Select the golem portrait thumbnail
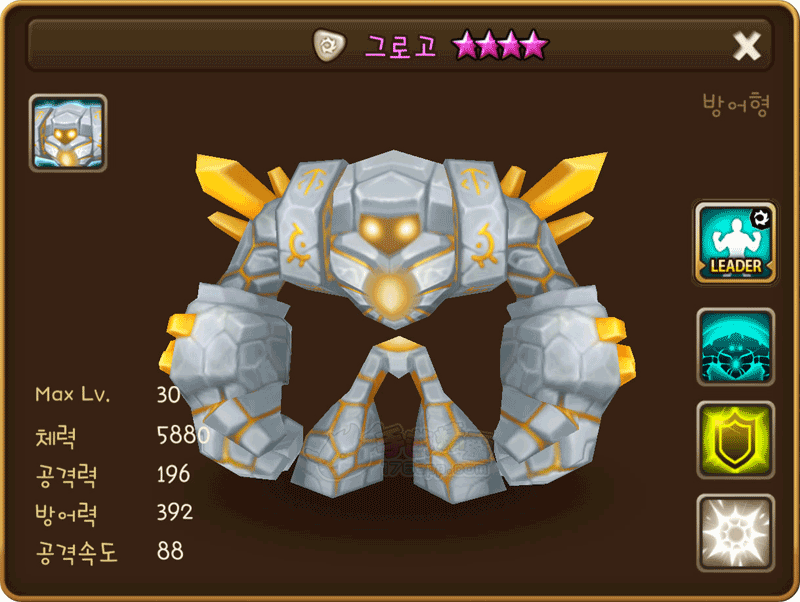The width and height of the screenshot is (800, 602). [68, 133]
